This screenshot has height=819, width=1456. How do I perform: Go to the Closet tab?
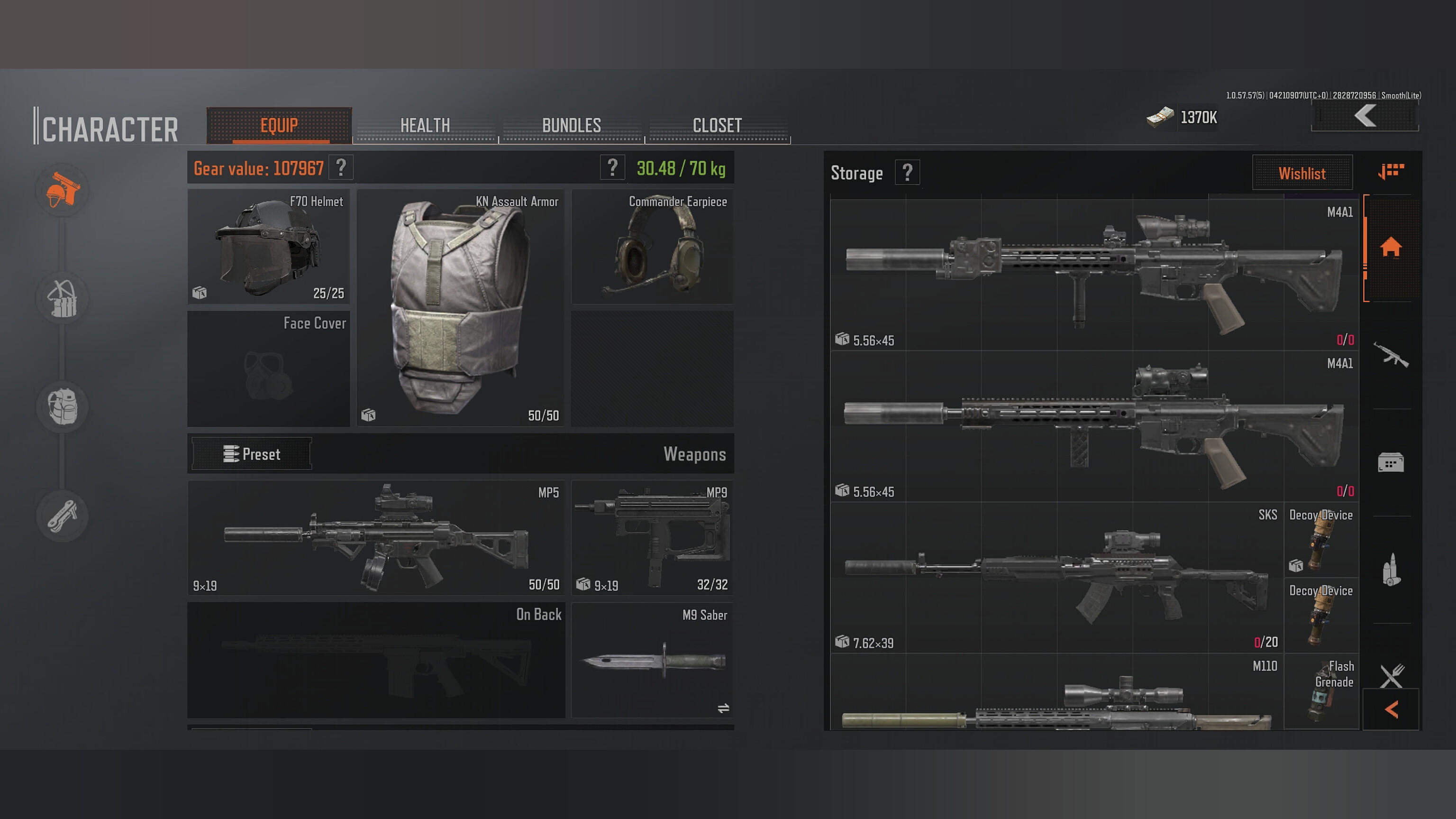717,125
